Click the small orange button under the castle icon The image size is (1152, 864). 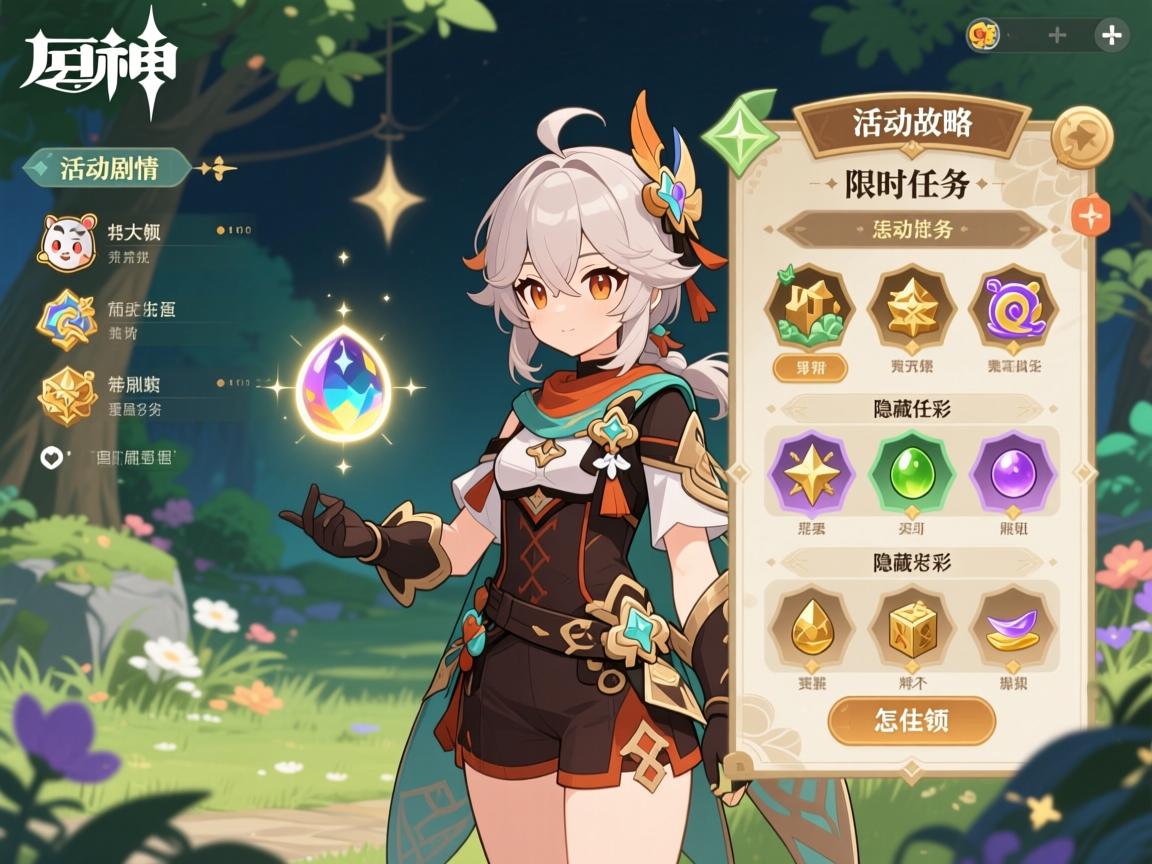[x=809, y=368]
